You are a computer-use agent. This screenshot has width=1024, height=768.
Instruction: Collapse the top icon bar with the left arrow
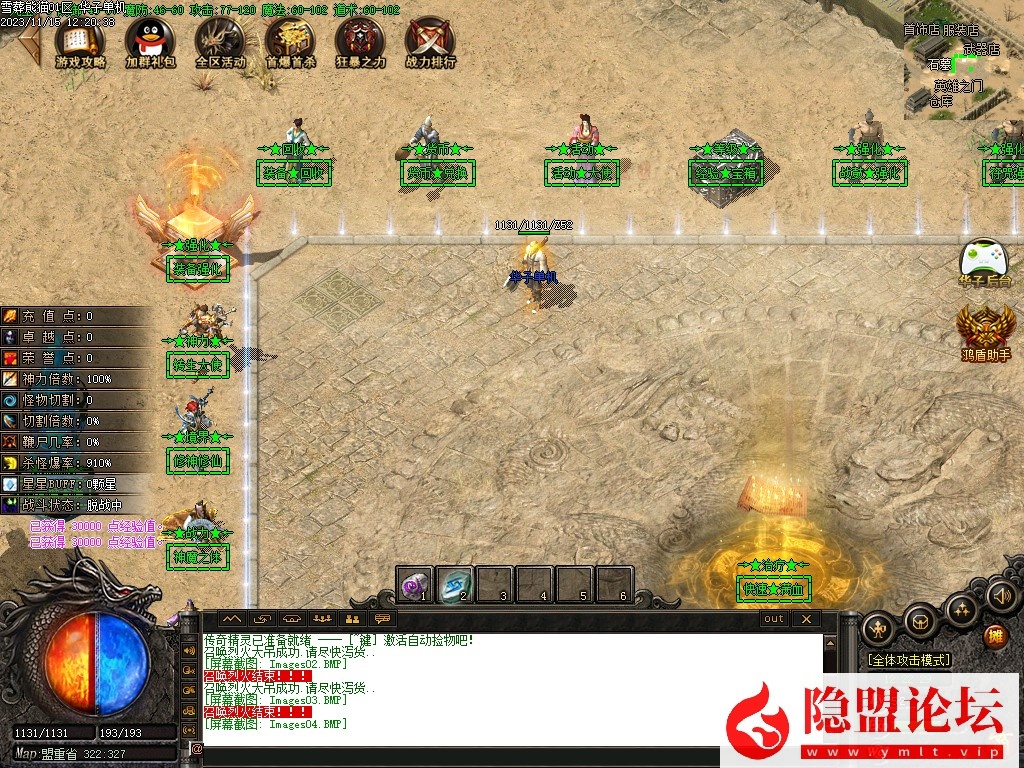click(30, 38)
